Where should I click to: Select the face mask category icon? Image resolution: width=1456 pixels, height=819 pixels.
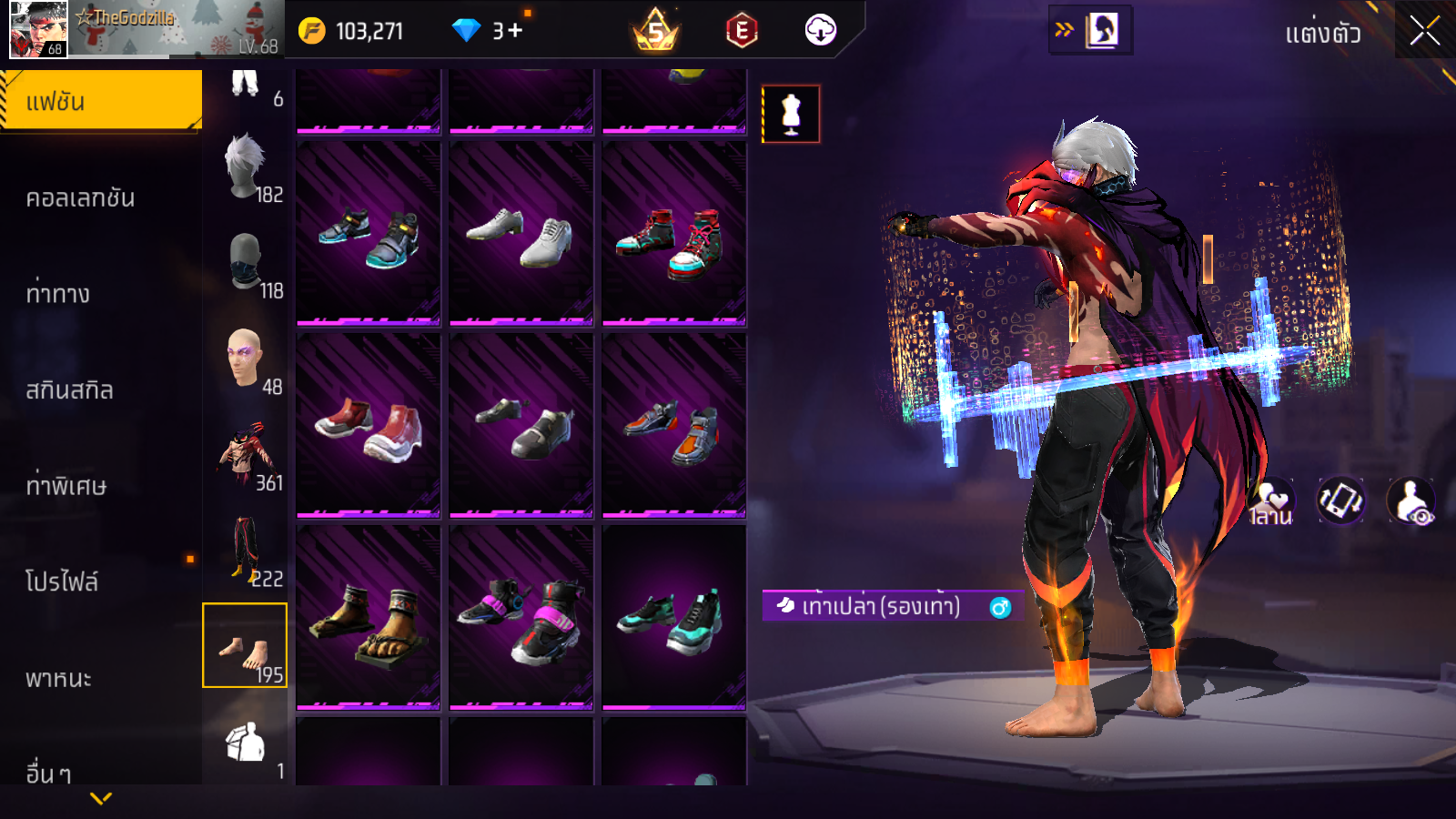pyautogui.click(x=246, y=262)
